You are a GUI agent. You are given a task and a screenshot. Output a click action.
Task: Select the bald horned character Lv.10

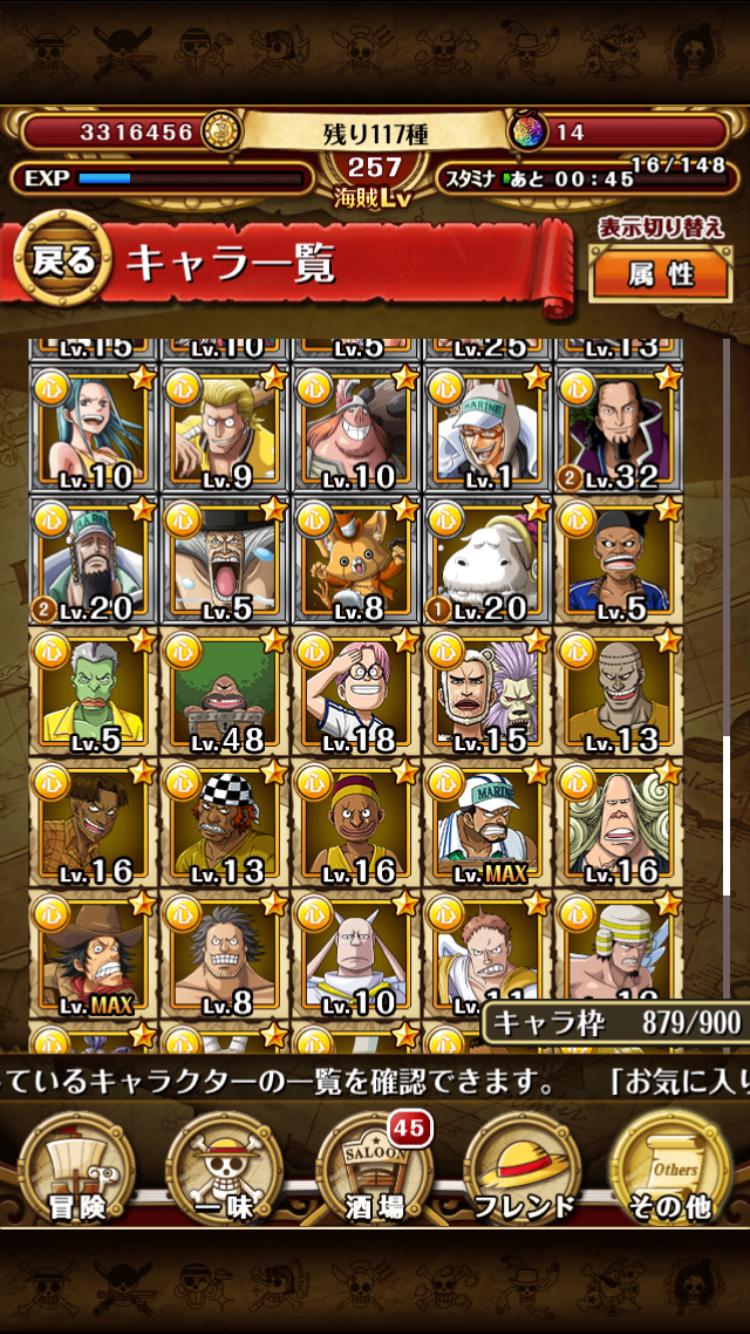point(355,954)
